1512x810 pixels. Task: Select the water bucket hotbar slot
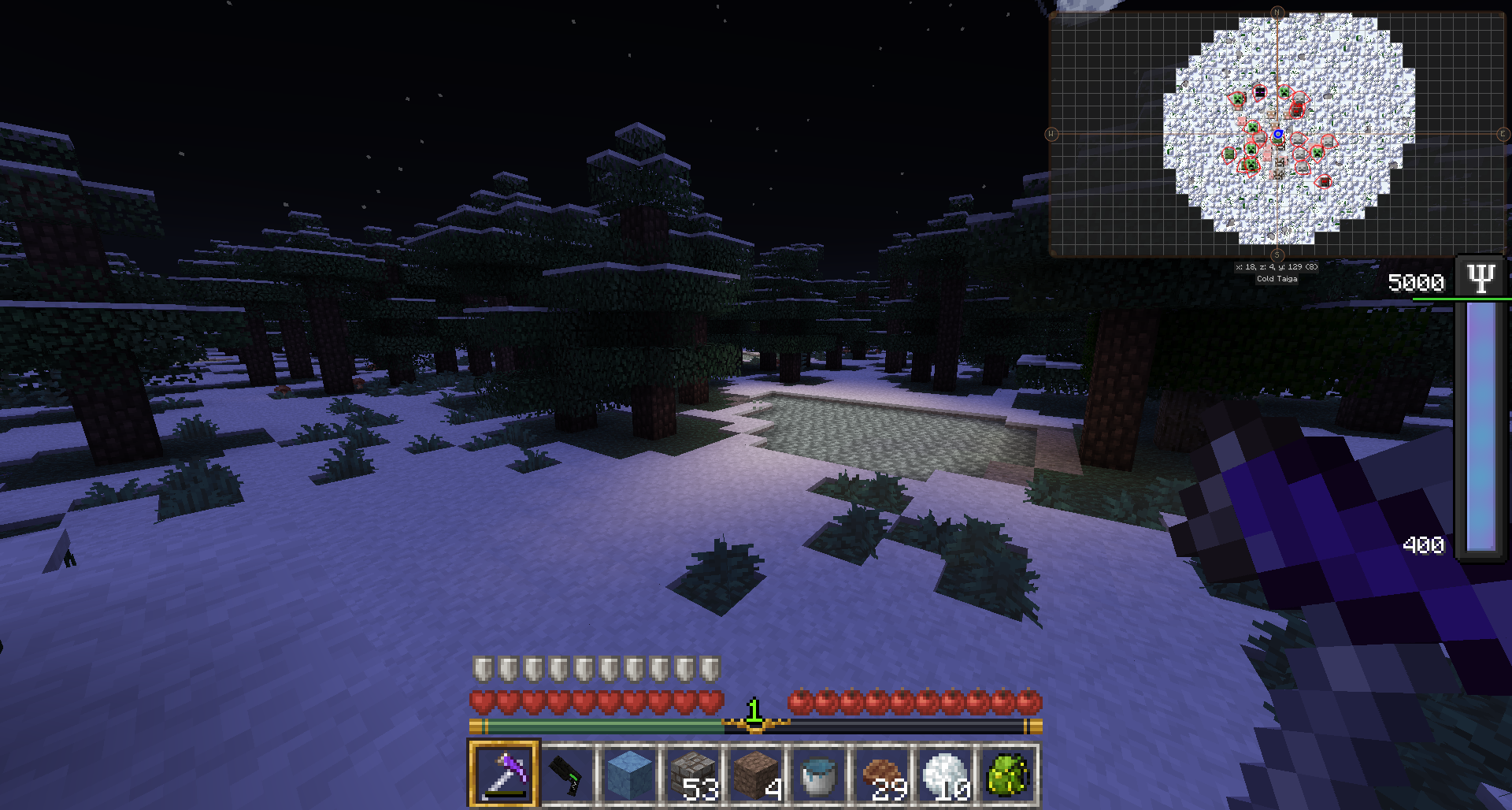point(819,774)
